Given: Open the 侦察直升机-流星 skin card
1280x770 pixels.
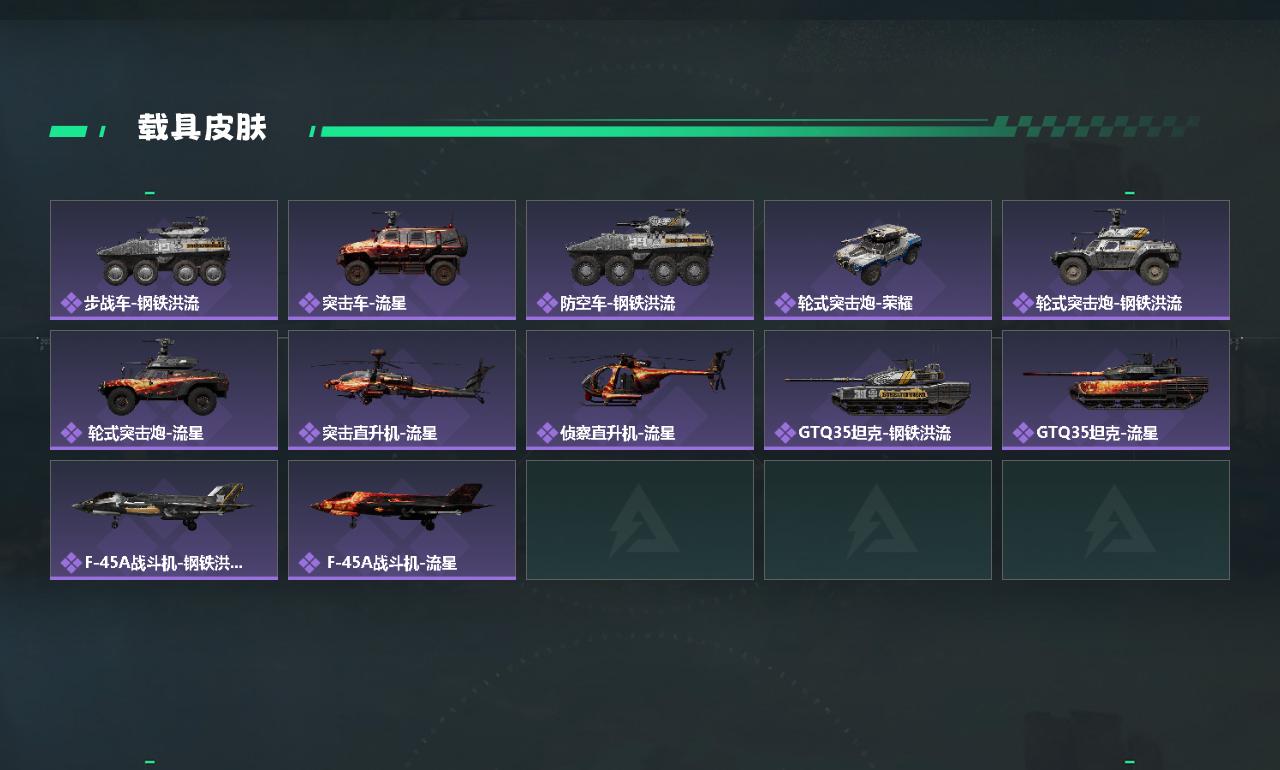Looking at the screenshot, I should point(640,389).
